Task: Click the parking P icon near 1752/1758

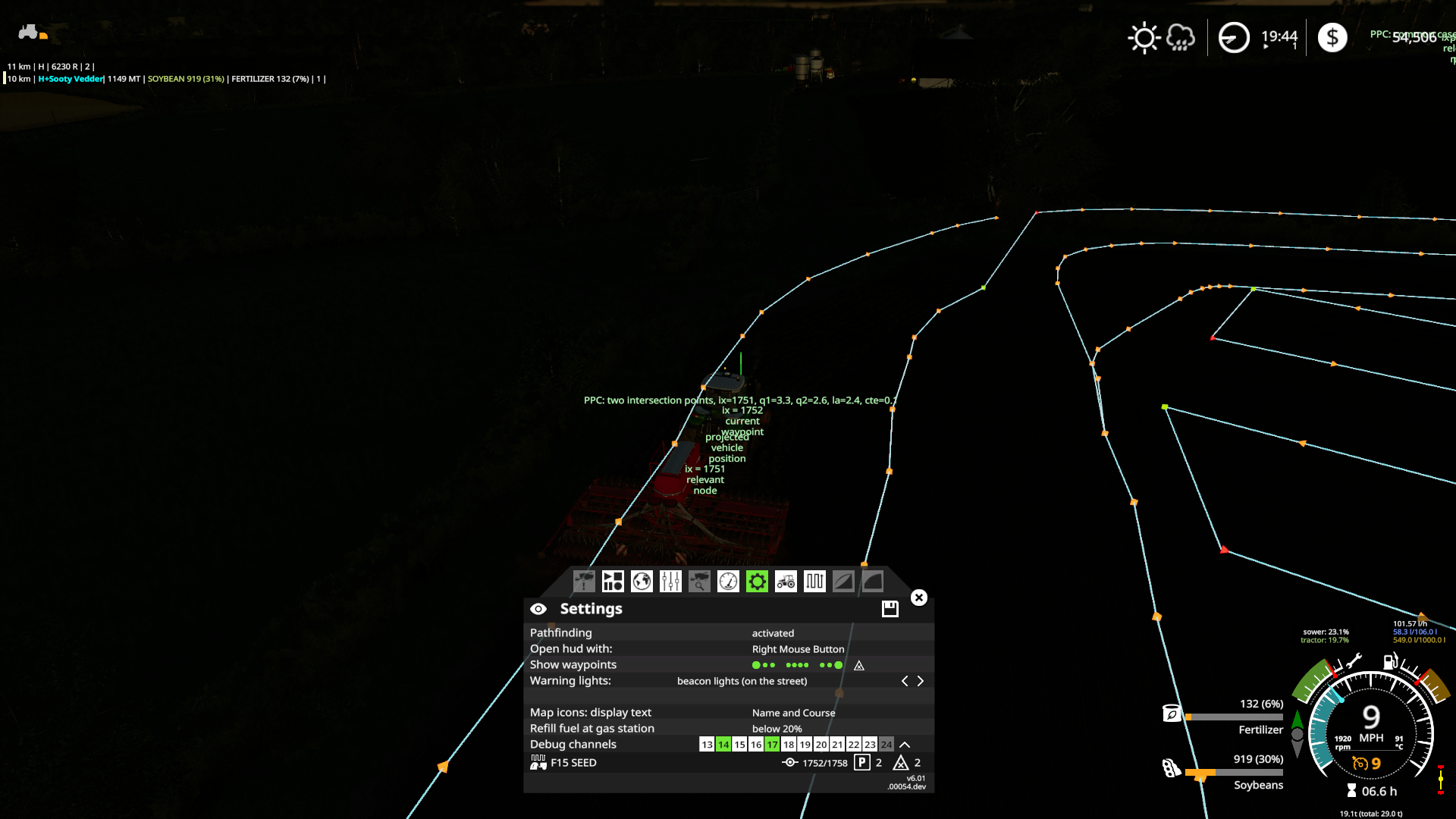Action: coord(861,763)
